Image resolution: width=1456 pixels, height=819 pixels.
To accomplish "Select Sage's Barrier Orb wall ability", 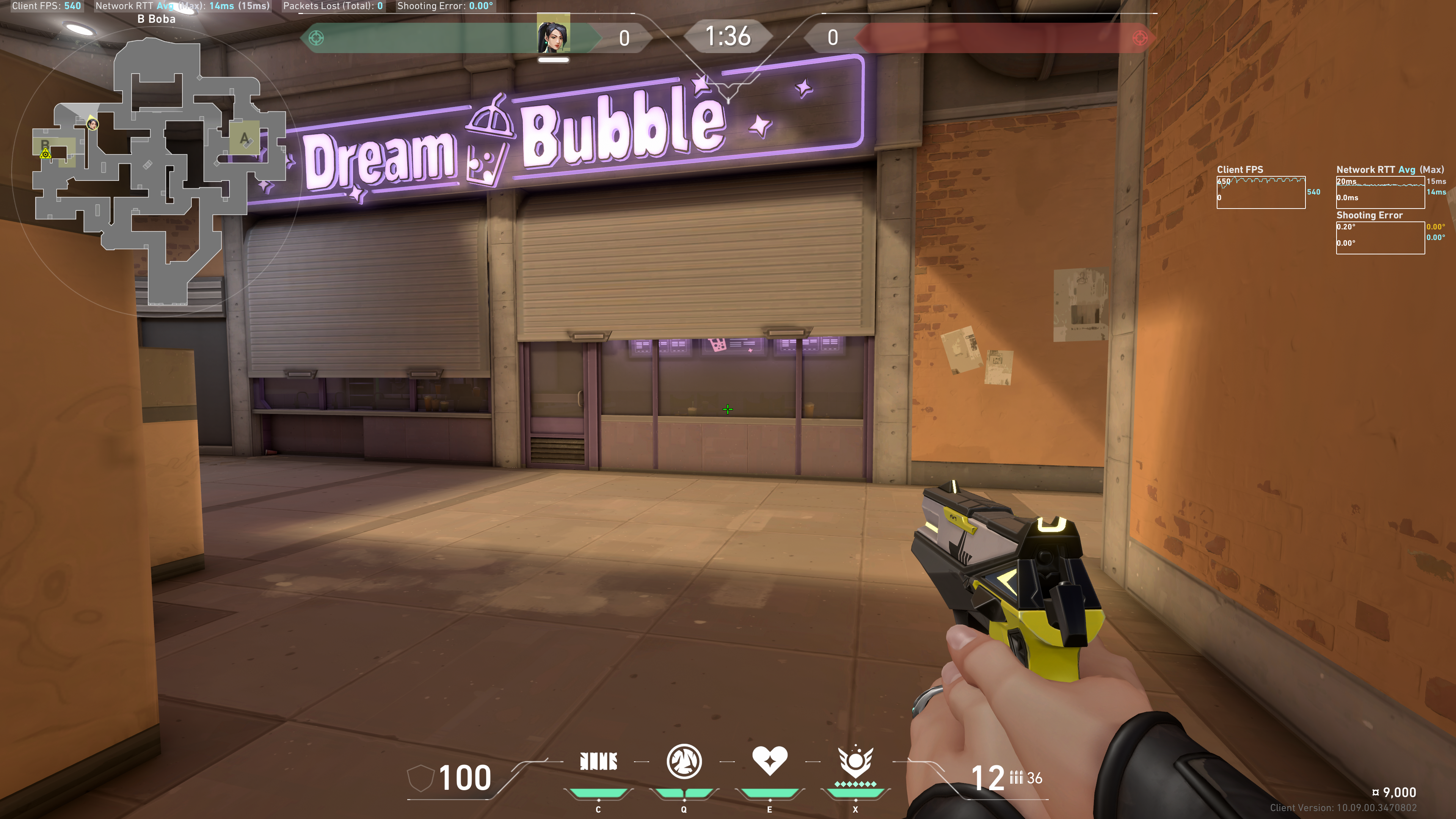I will tap(599, 761).
